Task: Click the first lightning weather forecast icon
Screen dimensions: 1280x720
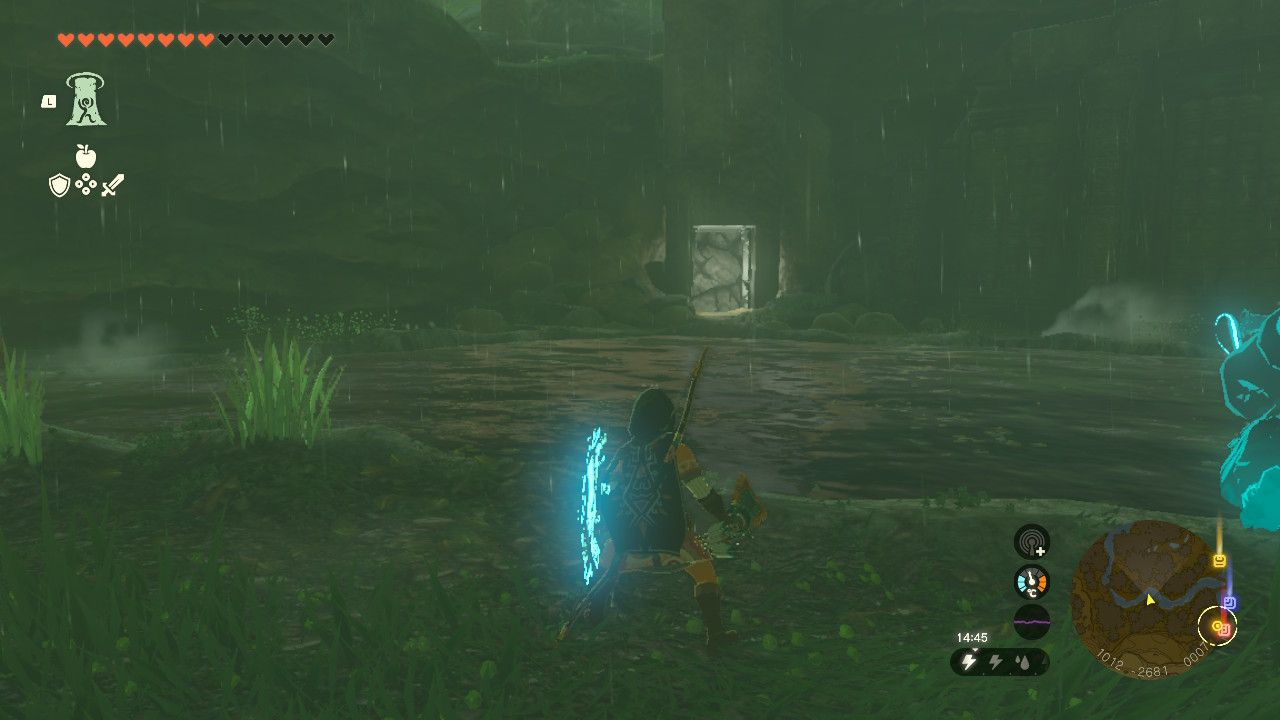Action: (967, 660)
